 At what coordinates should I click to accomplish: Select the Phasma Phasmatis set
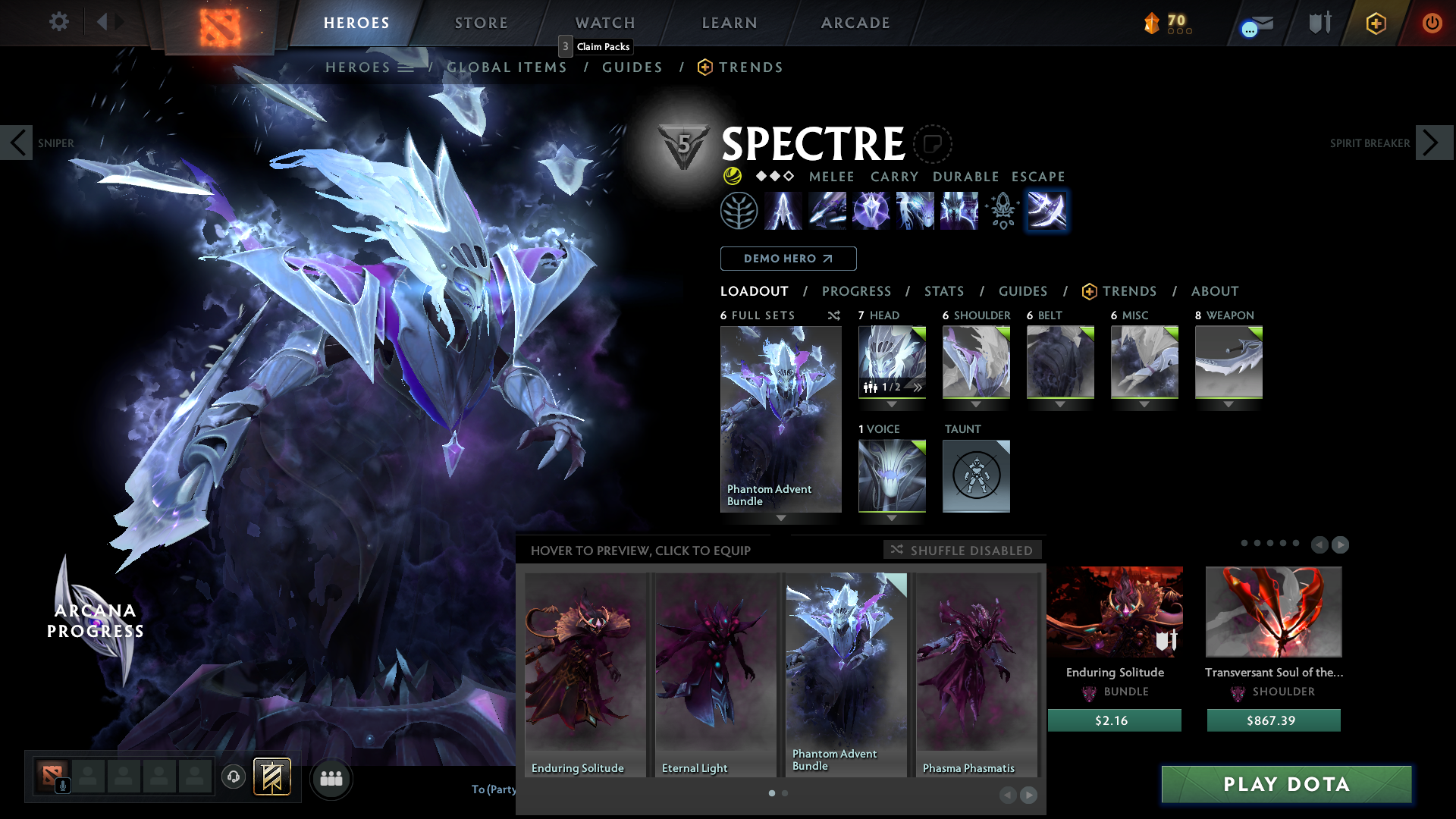pyautogui.click(x=976, y=674)
